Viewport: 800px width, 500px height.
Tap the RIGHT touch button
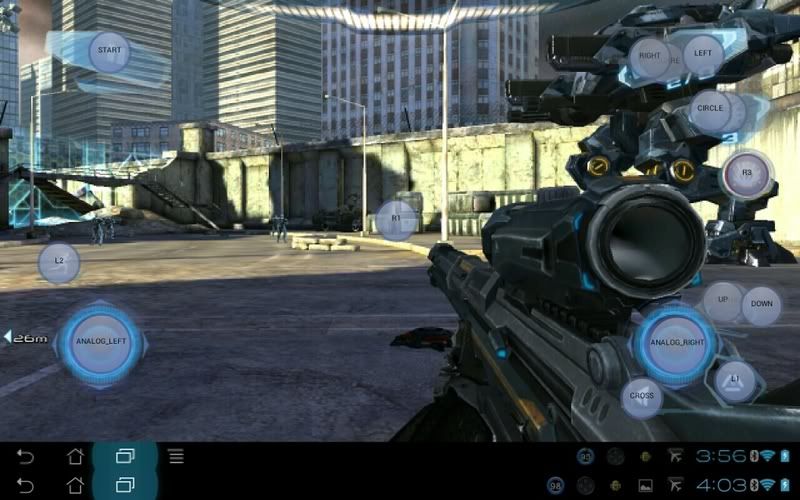650,56
